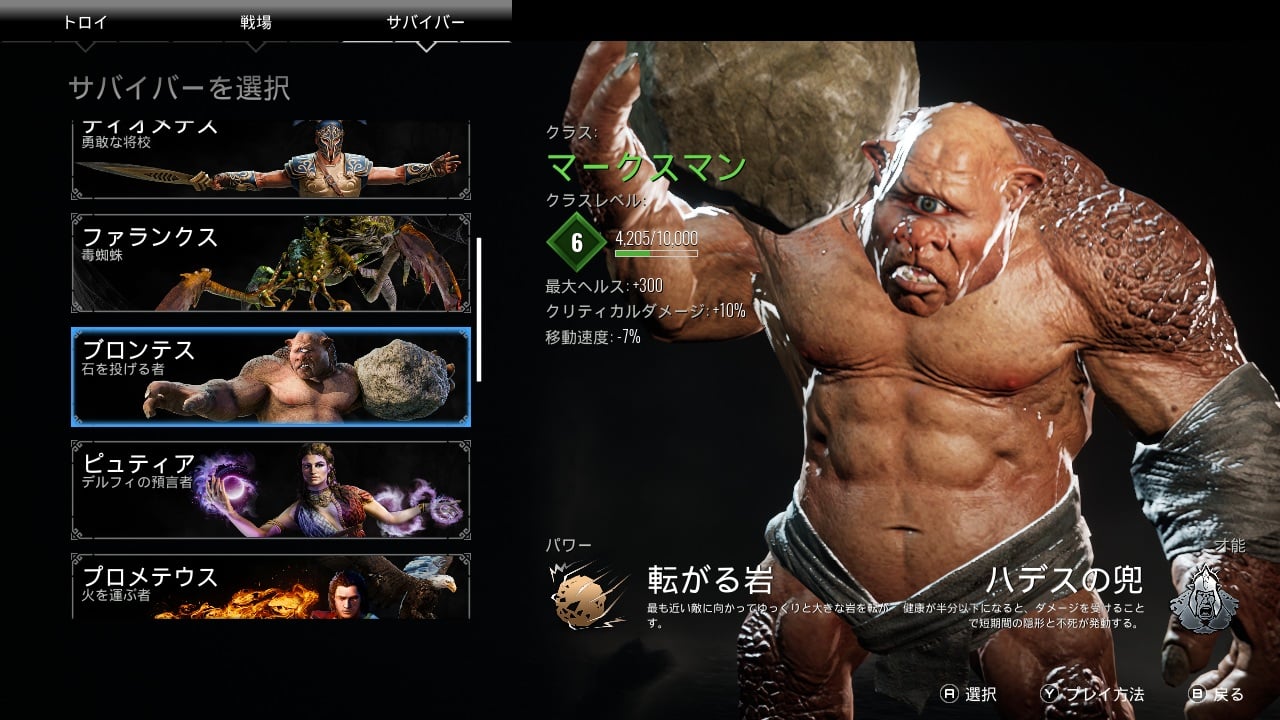1280x720 pixels.
Task: Choose the ファランクス survivor card
Action: (x=270, y=263)
